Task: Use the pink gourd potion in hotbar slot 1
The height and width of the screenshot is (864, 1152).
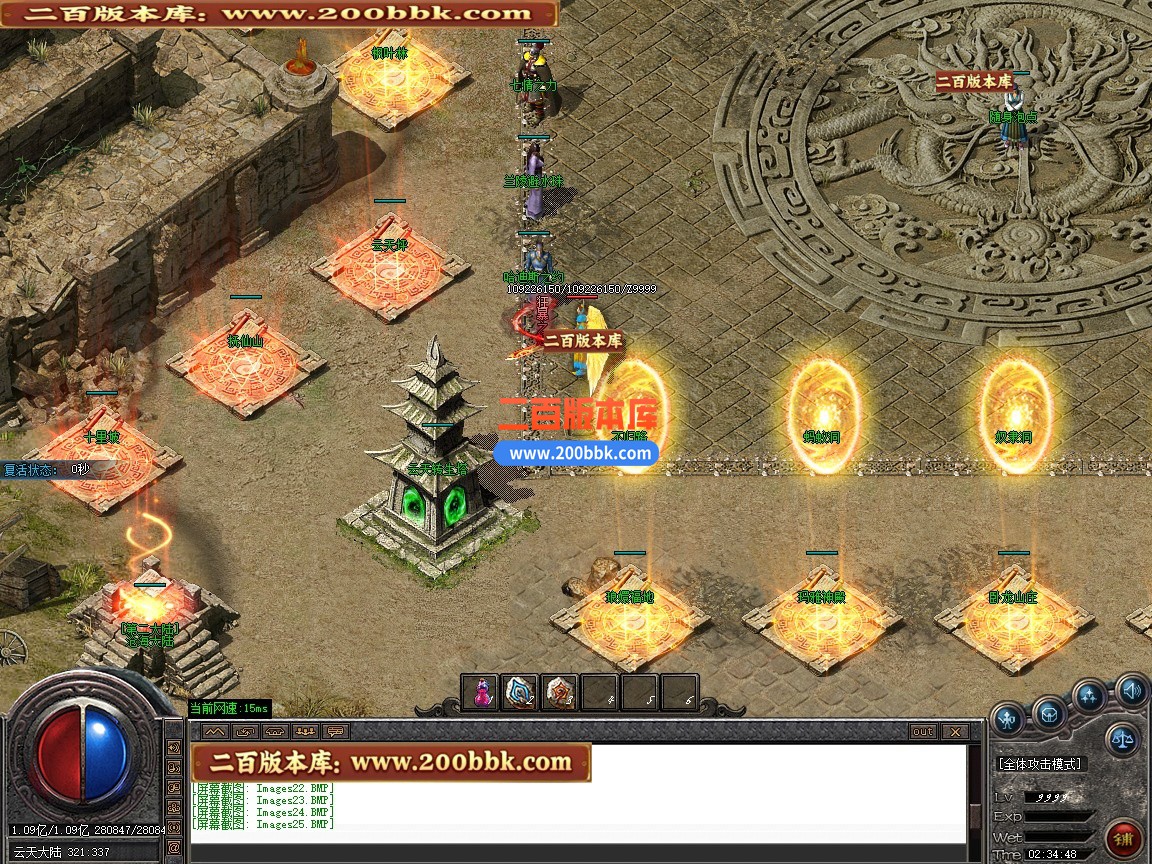Action: [480, 692]
